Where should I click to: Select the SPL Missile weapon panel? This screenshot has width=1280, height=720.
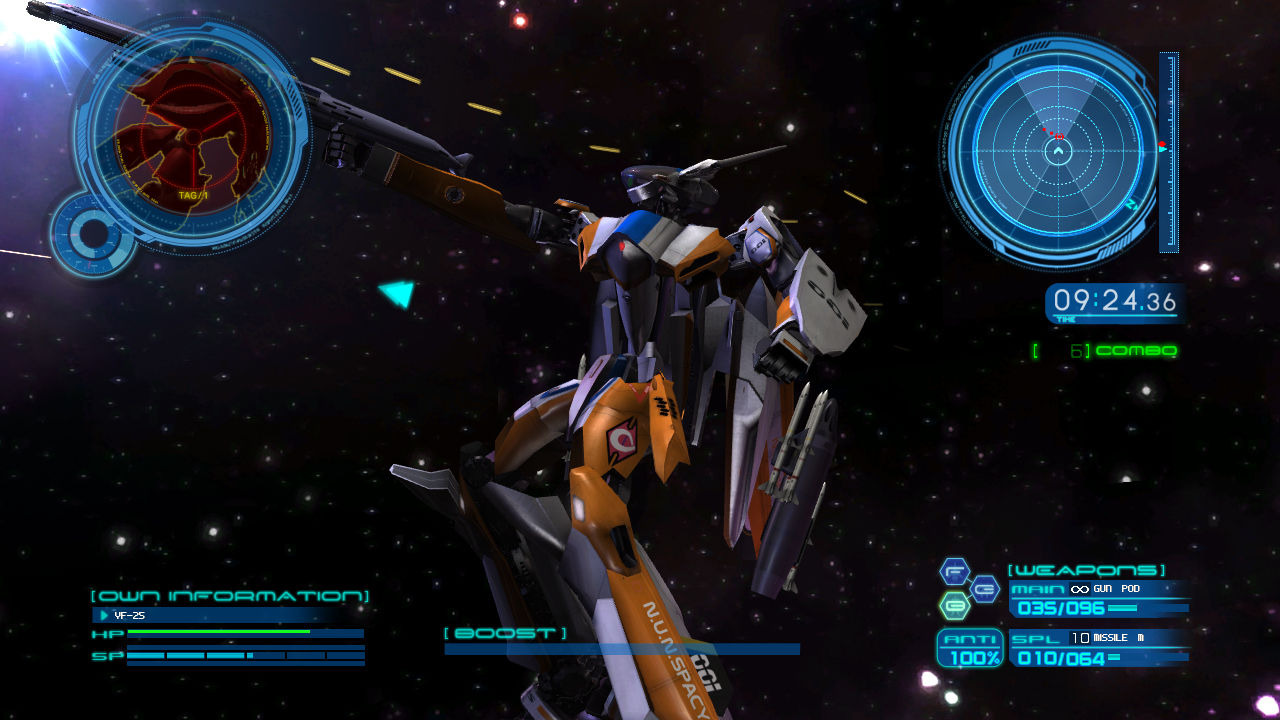(1098, 649)
